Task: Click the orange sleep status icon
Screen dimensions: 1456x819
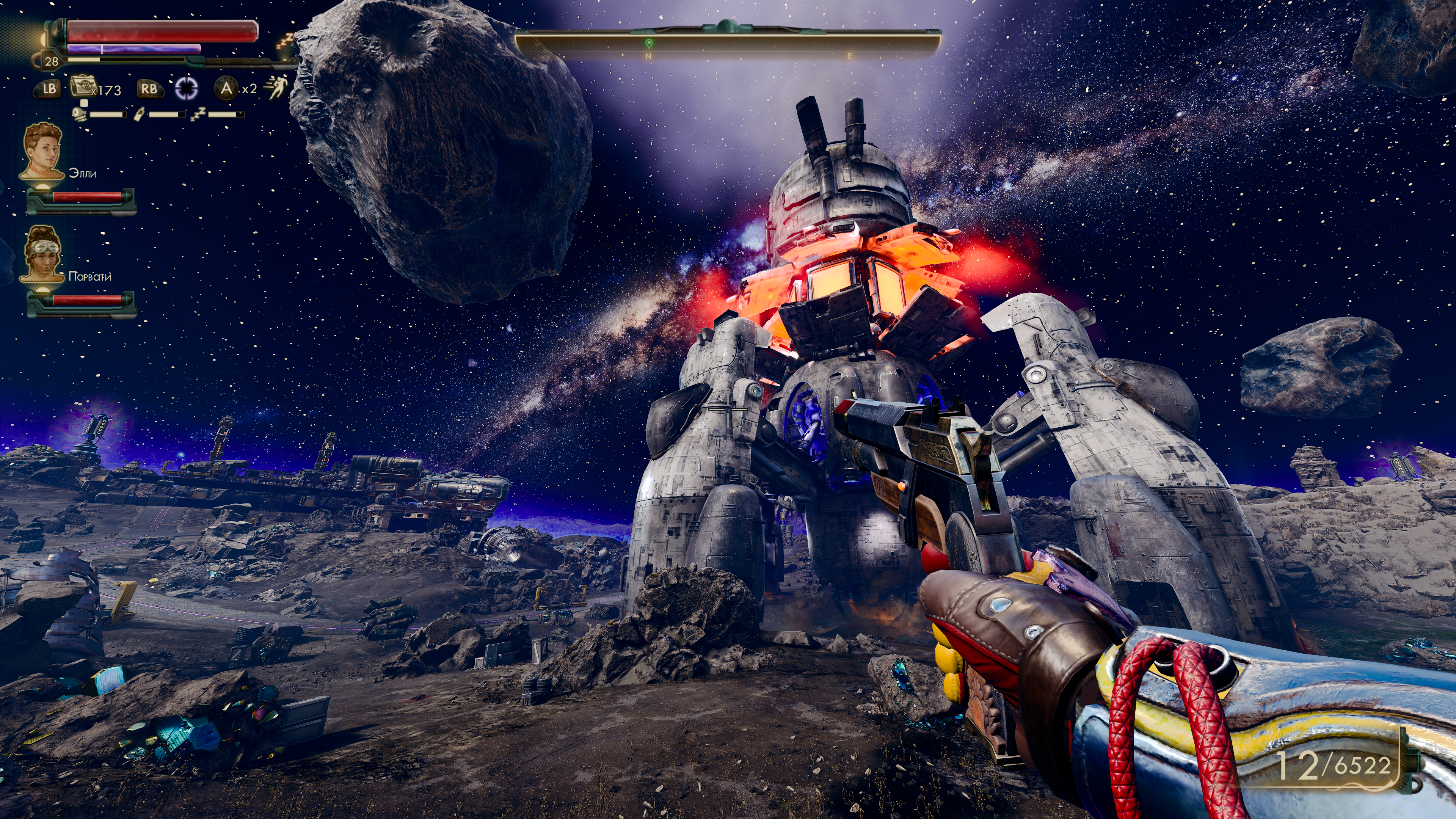Action: pos(284,41)
